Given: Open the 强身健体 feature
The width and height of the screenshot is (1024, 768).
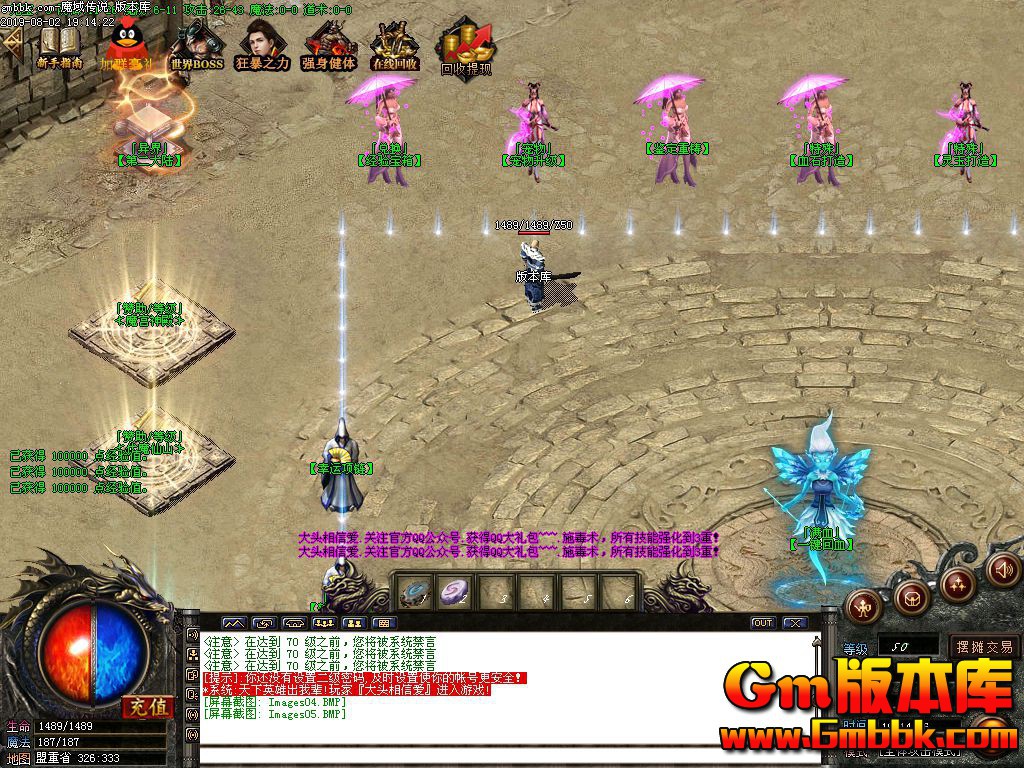Looking at the screenshot, I should click(329, 45).
